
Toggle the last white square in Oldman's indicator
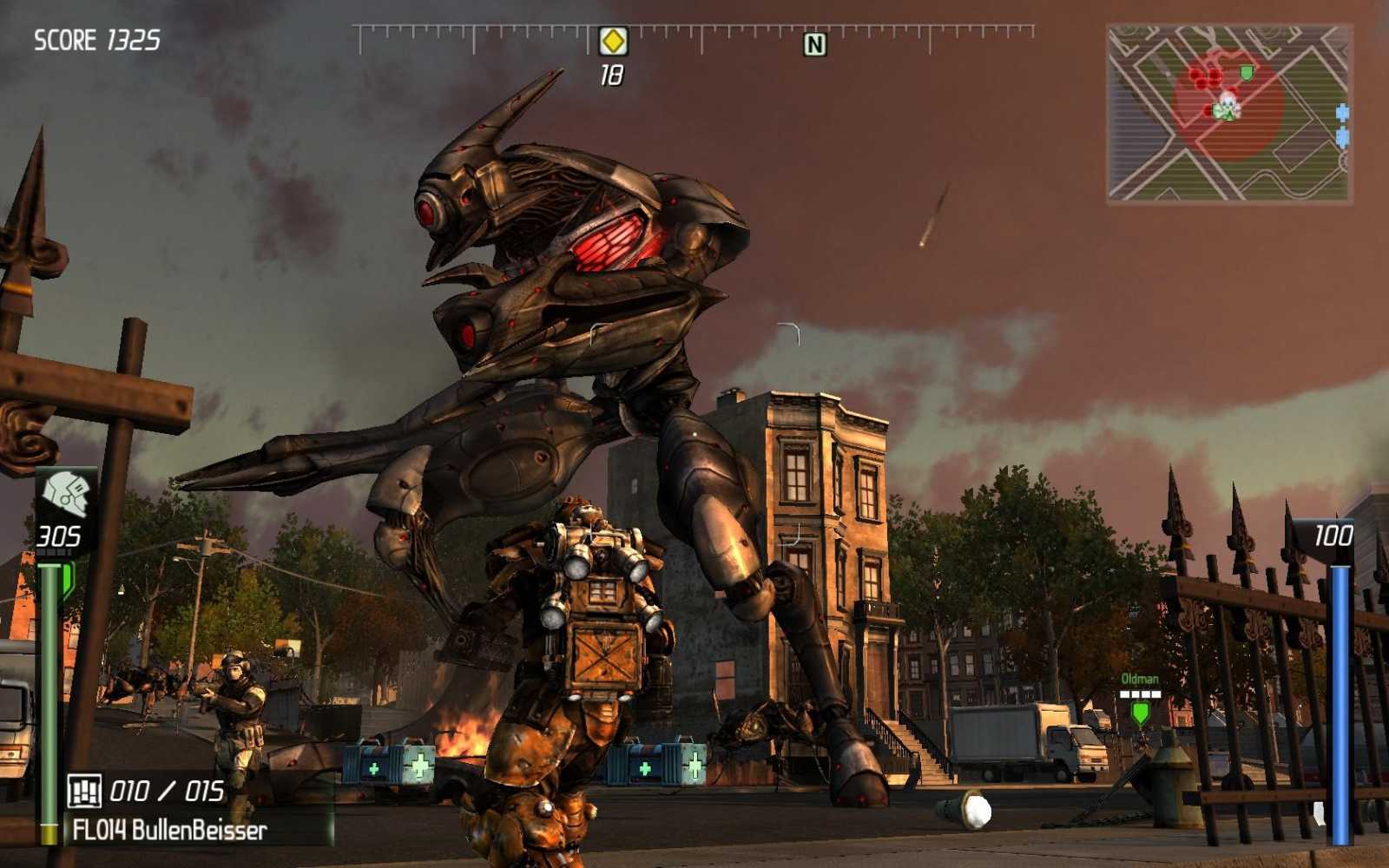1156,694
